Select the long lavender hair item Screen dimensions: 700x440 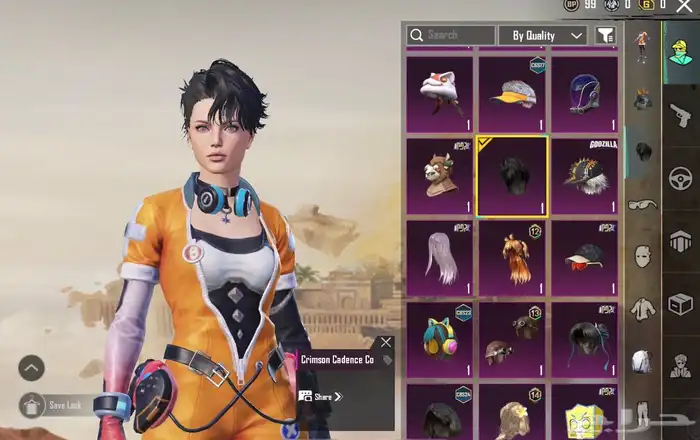coord(439,259)
